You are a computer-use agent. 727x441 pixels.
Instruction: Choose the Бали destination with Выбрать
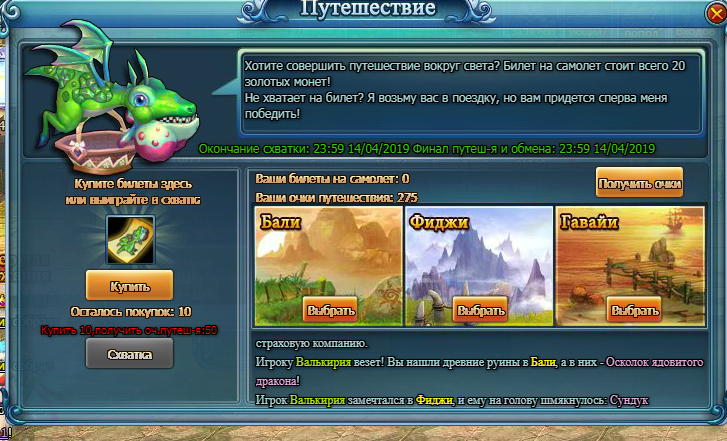tap(329, 310)
